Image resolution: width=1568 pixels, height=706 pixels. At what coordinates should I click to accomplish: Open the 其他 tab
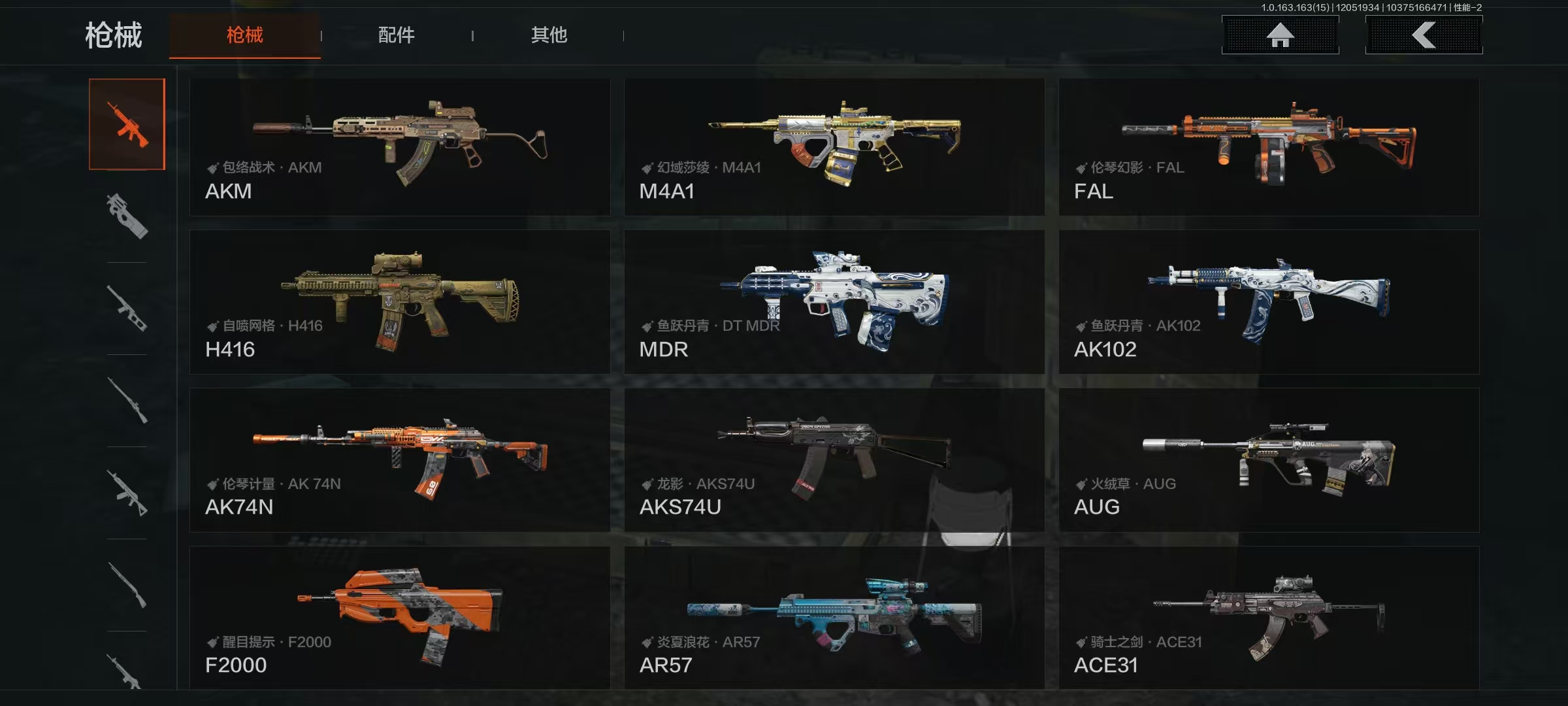(x=549, y=35)
